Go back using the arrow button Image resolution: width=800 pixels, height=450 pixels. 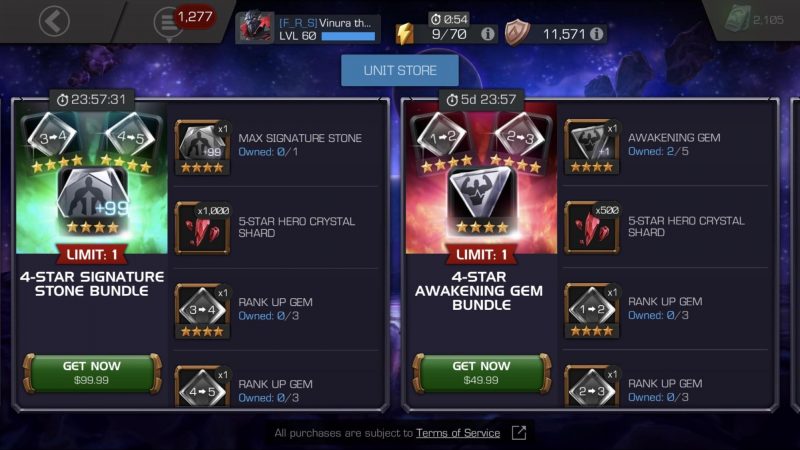click(x=54, y=21)
